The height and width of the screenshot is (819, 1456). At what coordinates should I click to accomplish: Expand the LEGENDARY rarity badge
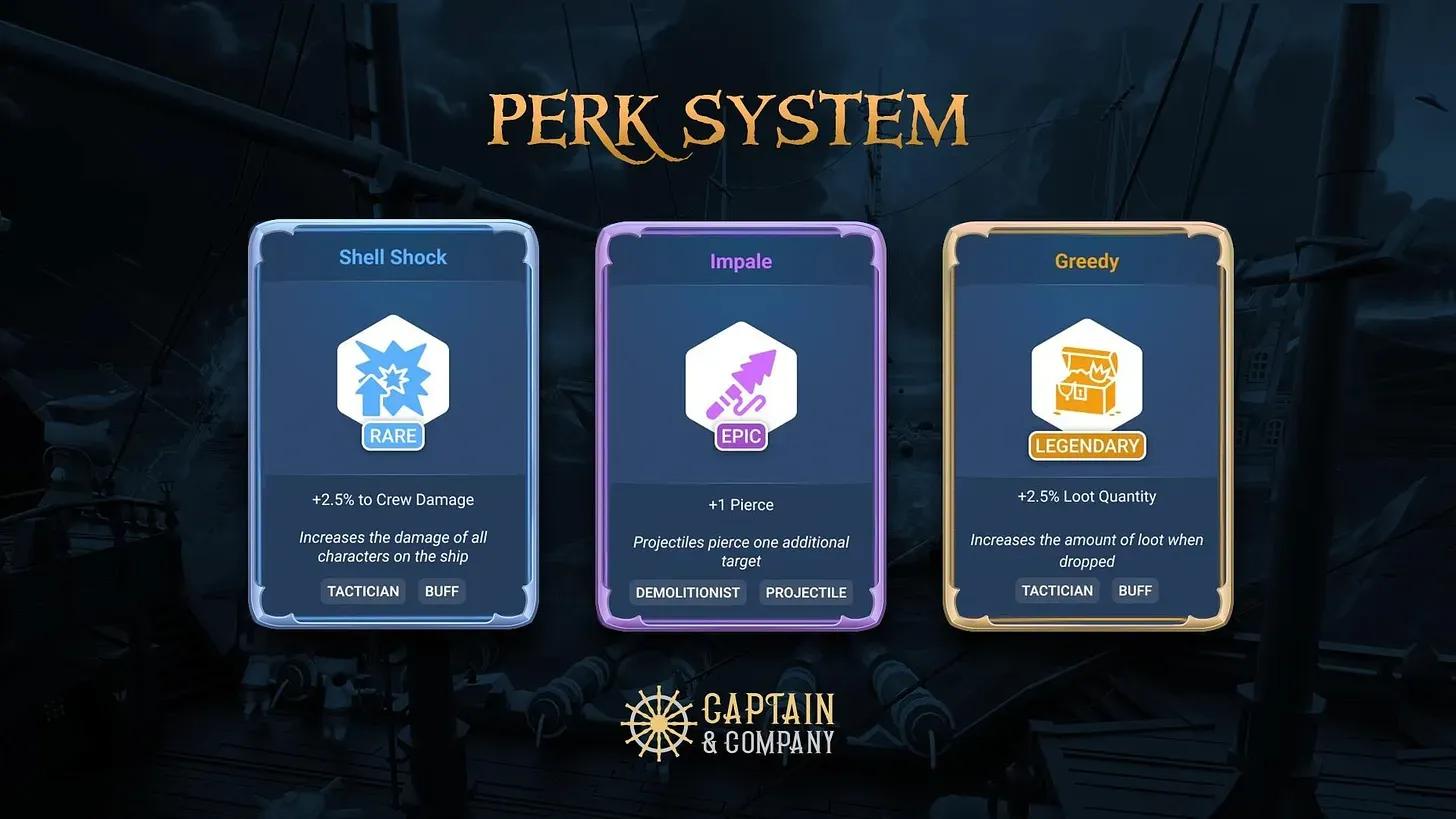[x=1086, y=446]
